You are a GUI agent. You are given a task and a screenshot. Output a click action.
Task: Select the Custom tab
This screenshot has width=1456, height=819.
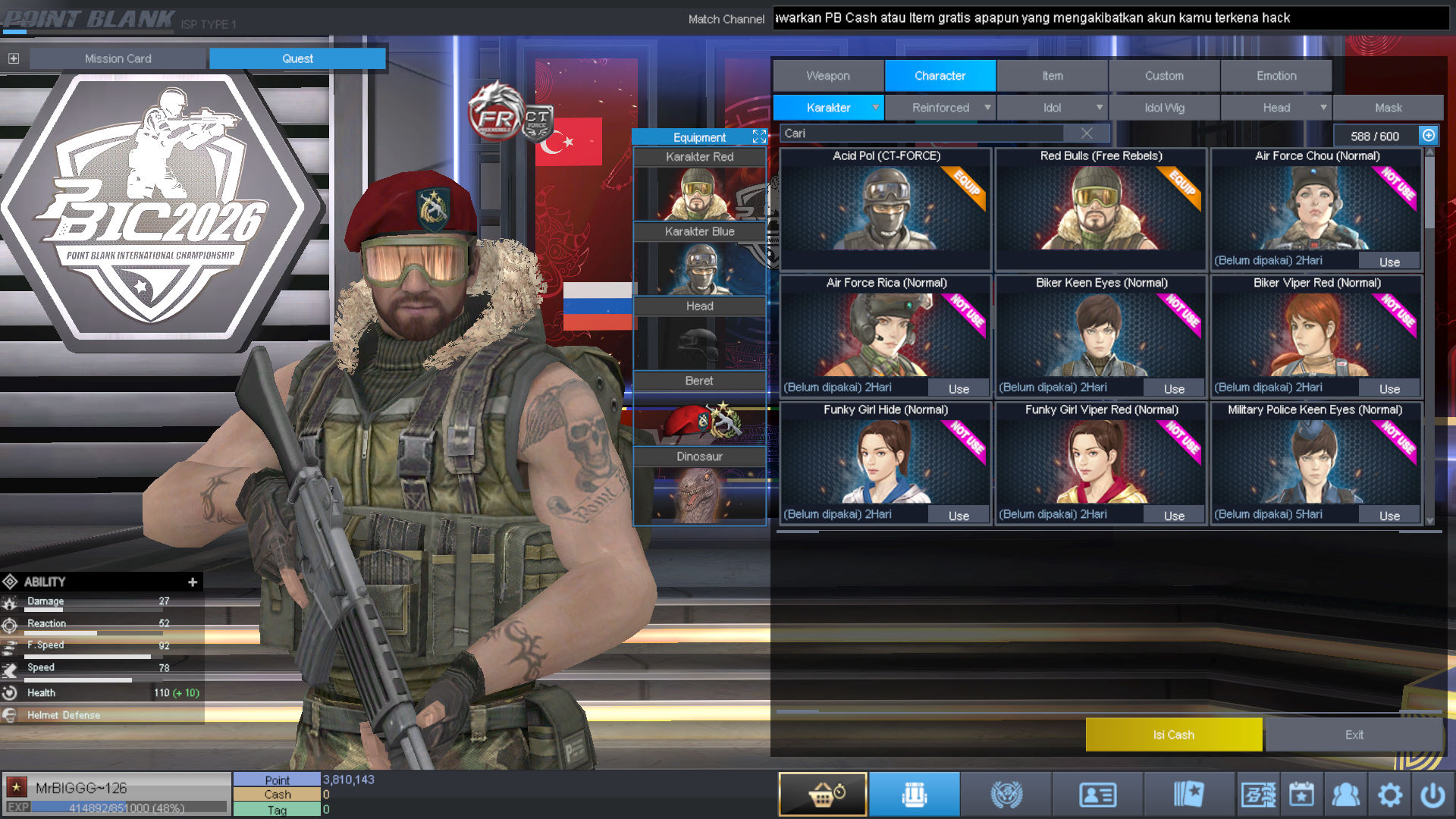[x=1164, y=76]
